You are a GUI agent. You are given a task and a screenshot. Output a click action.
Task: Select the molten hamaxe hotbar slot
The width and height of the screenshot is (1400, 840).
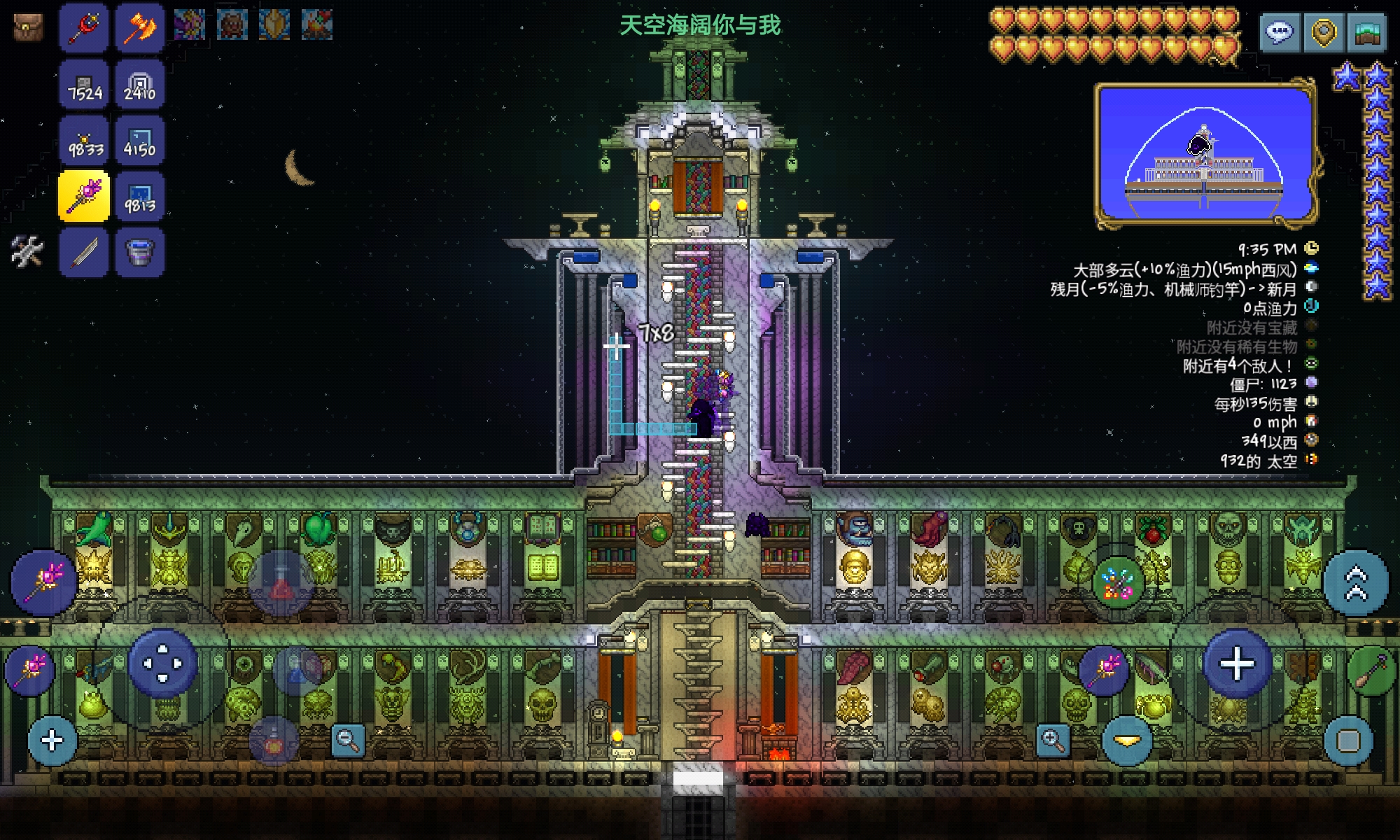point(139,28)
